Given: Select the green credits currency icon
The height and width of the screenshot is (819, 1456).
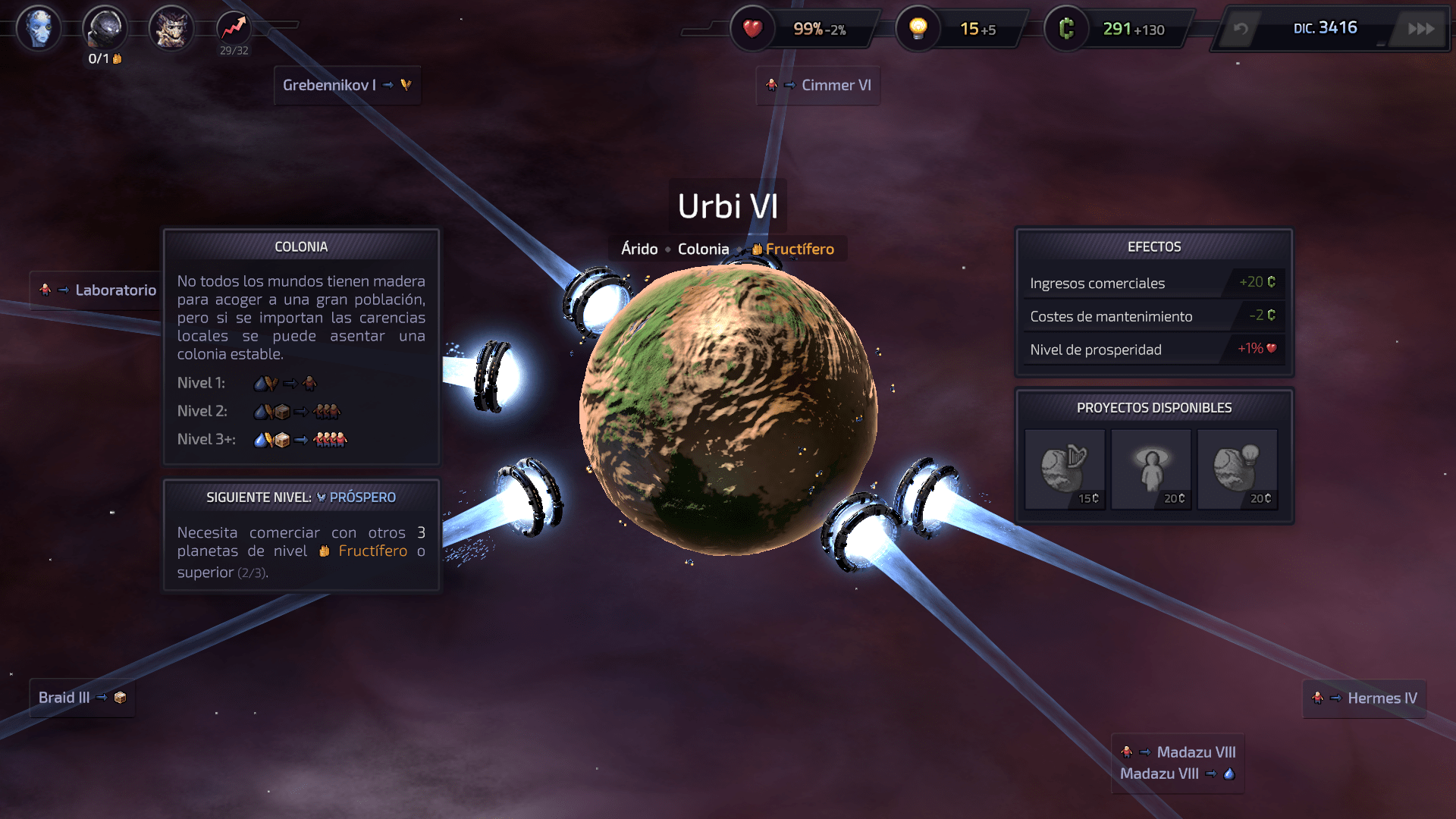Looking at the screenshot, I should (x=1066, y=29).
